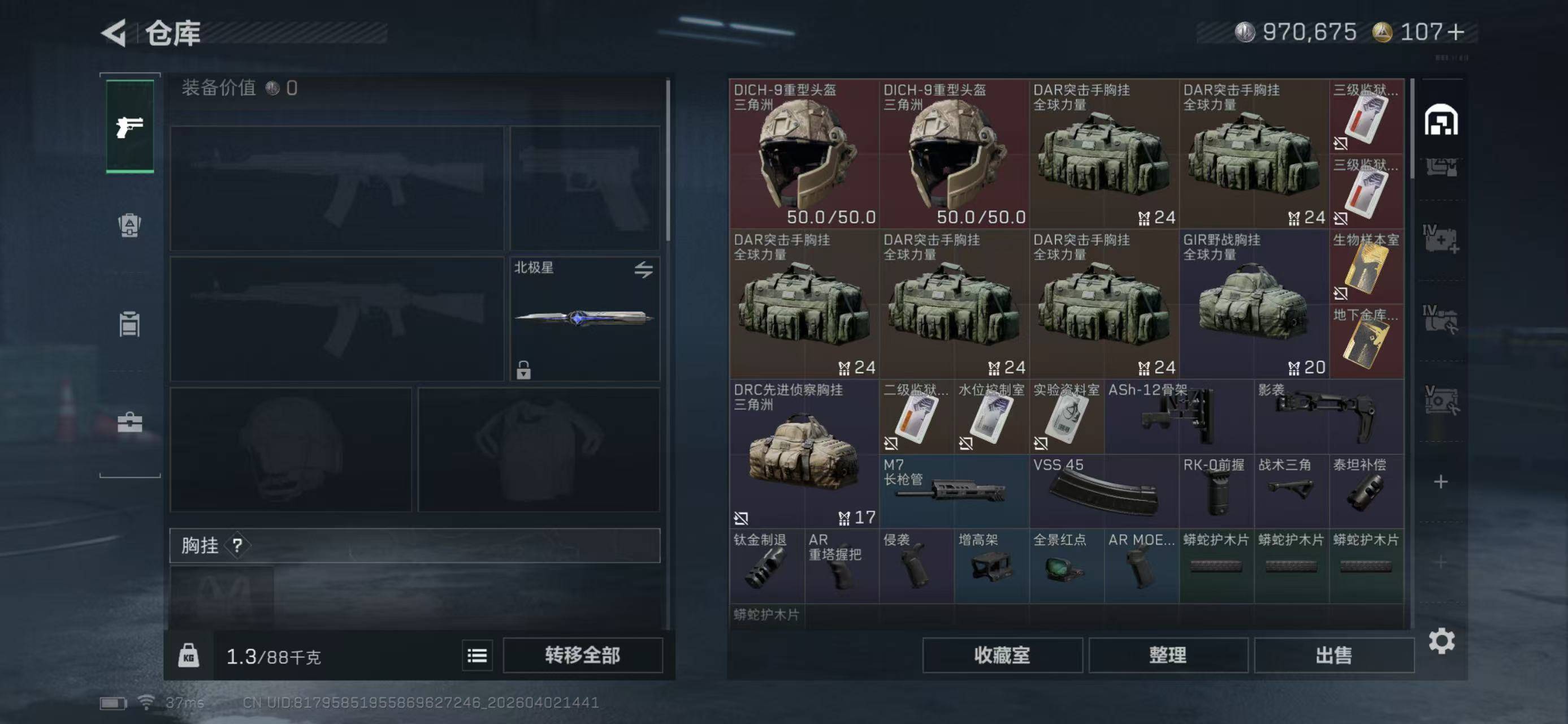1568x724 pixels.
Task: Toggle the list view icon
Action: [x=477, y=655]
